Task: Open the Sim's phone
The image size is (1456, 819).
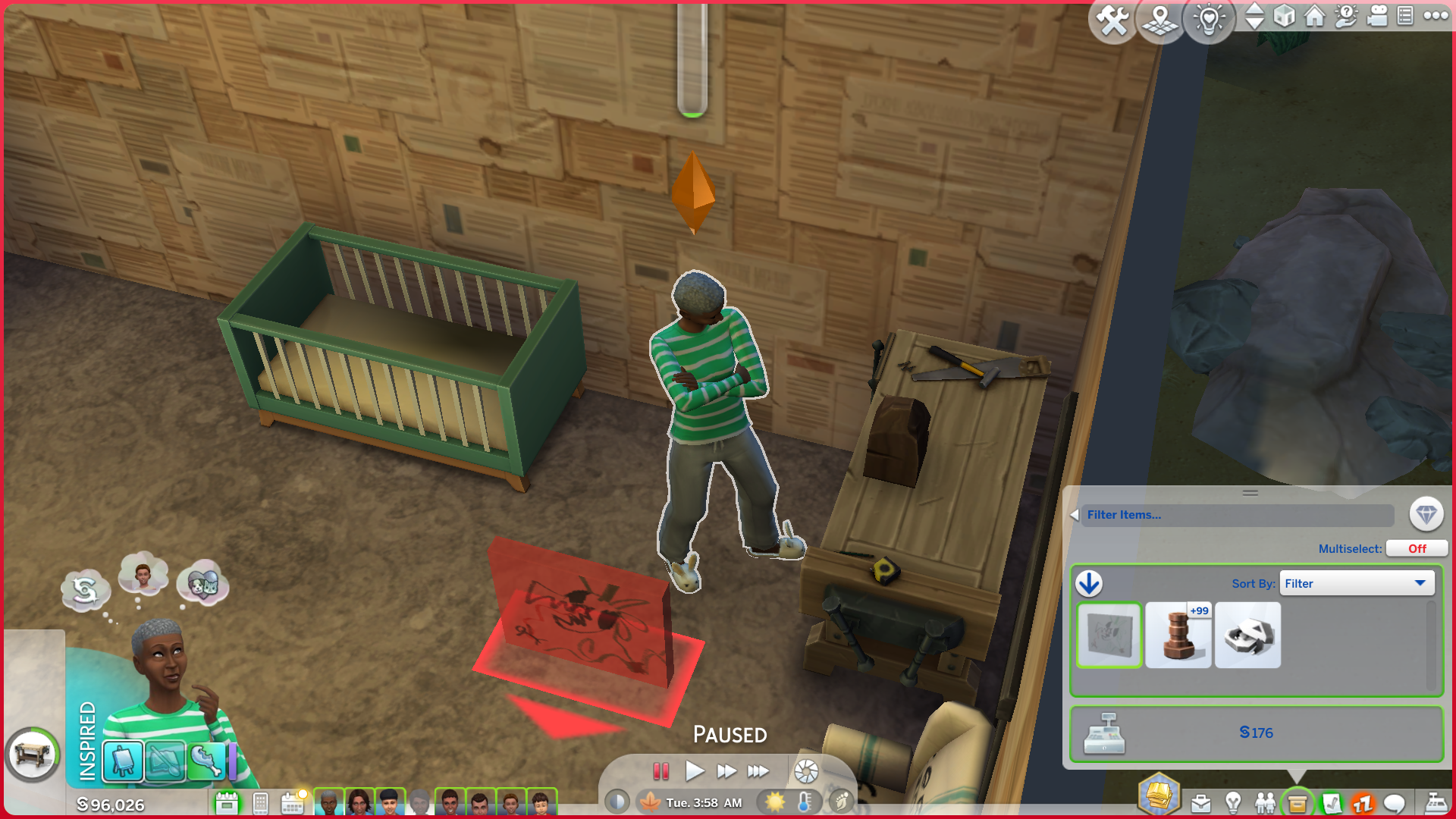Action: [x=260, y=803]
